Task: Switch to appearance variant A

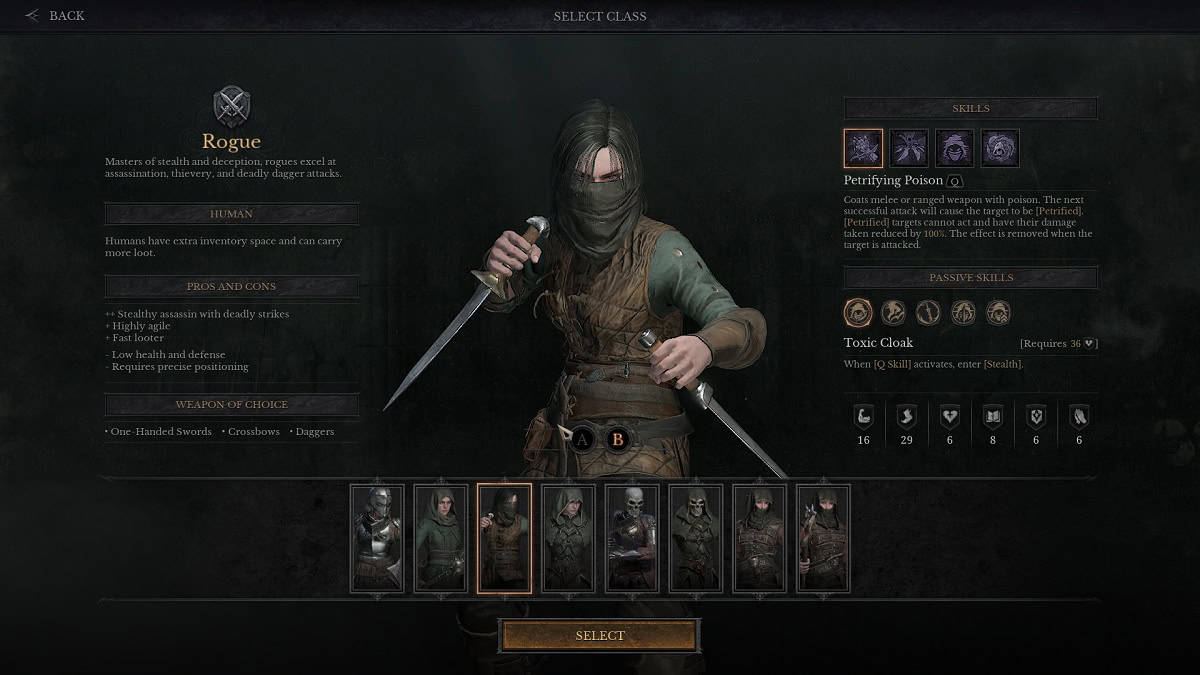Action: (583, 438)
